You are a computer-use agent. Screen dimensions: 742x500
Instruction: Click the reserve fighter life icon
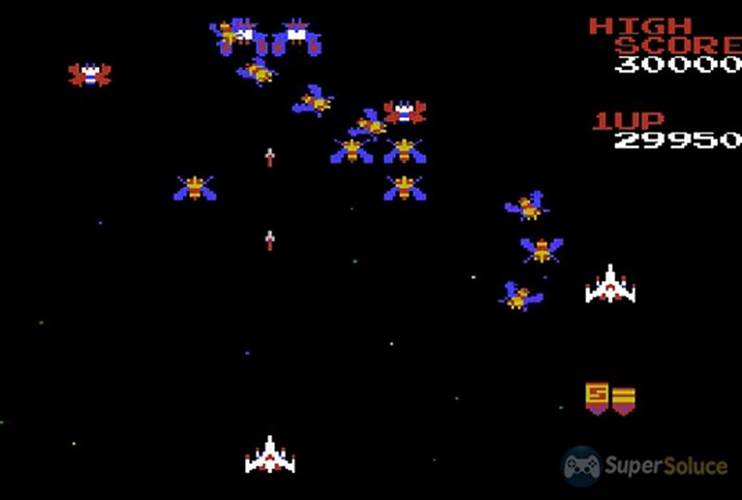(610, 284)
